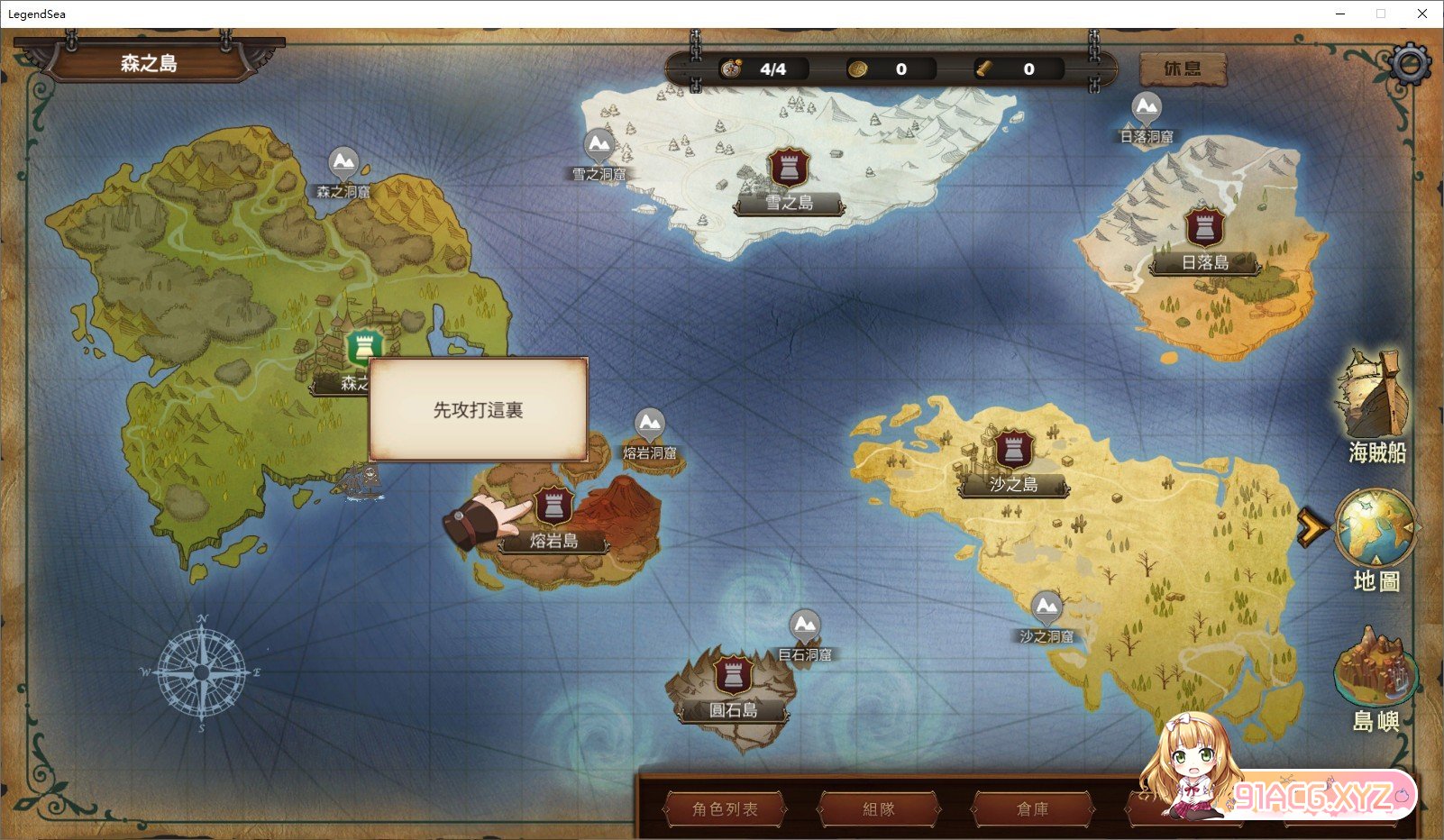Choose the 熔岩洞窟 cave marker

point(649,425)
